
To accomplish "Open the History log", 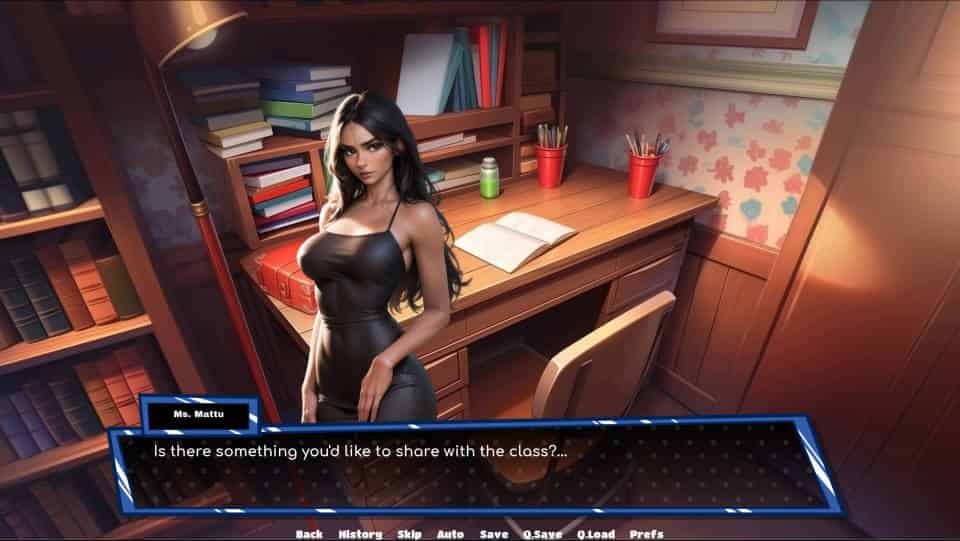I will (360, 534).
